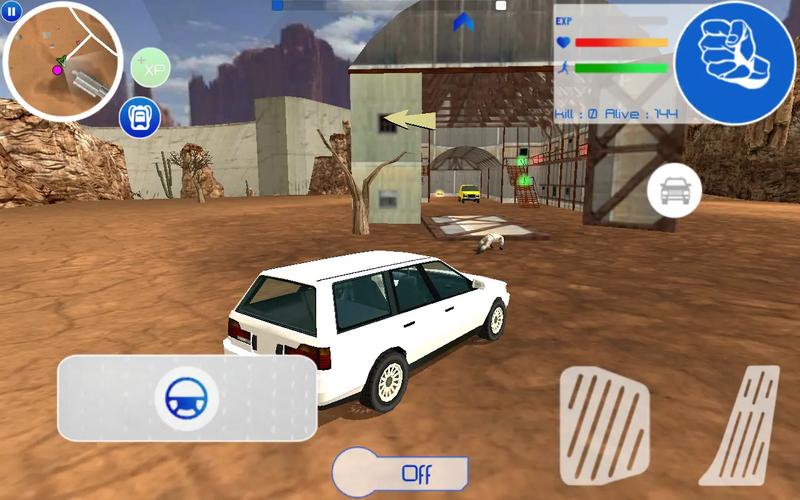Step on the brake pedal
The image size is (800, 500).
(x=604, y=424)
